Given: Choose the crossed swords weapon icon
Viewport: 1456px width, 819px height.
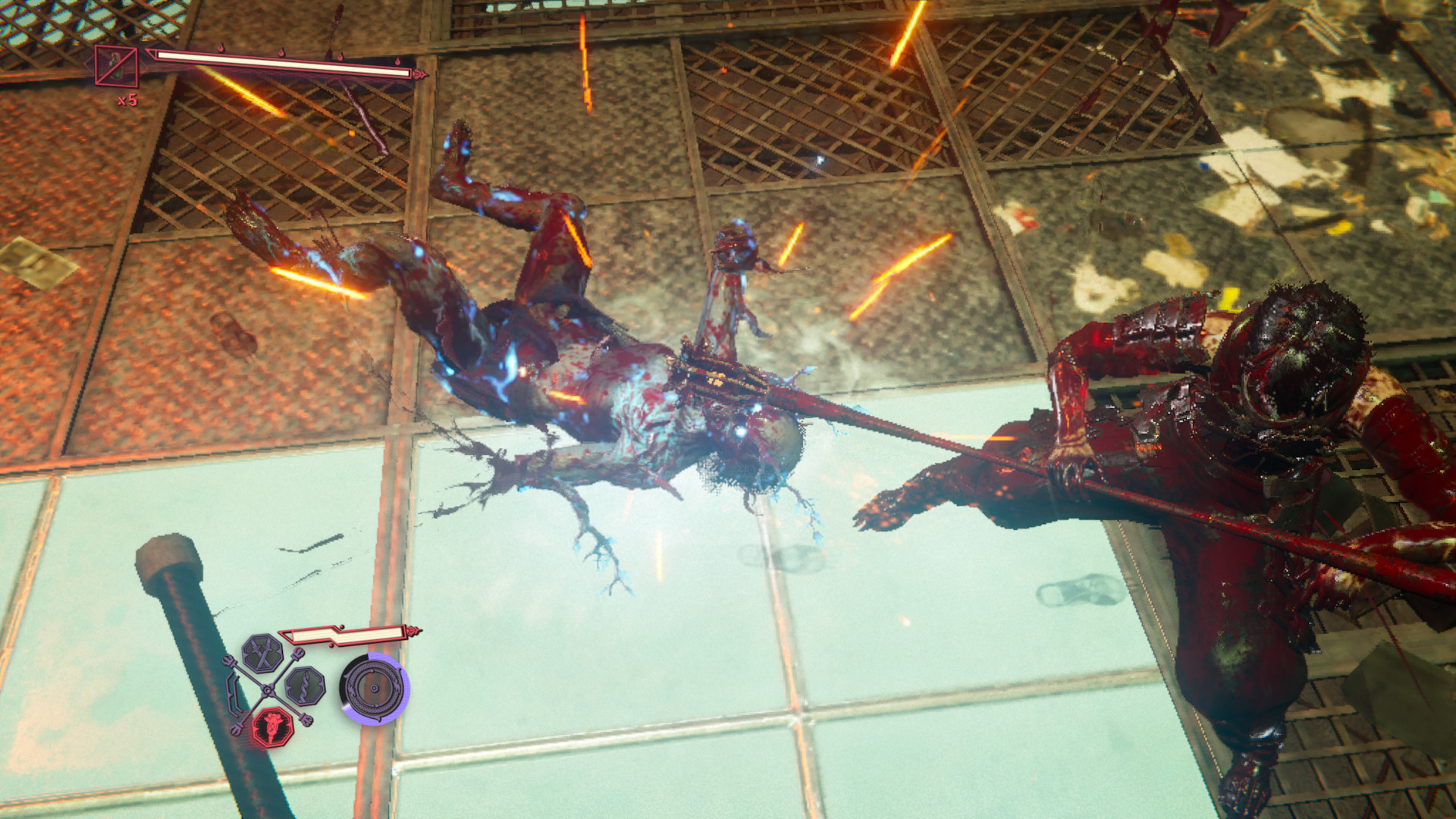Looking at the screenshot, I should pyautogui.click(x=262, y=654).
